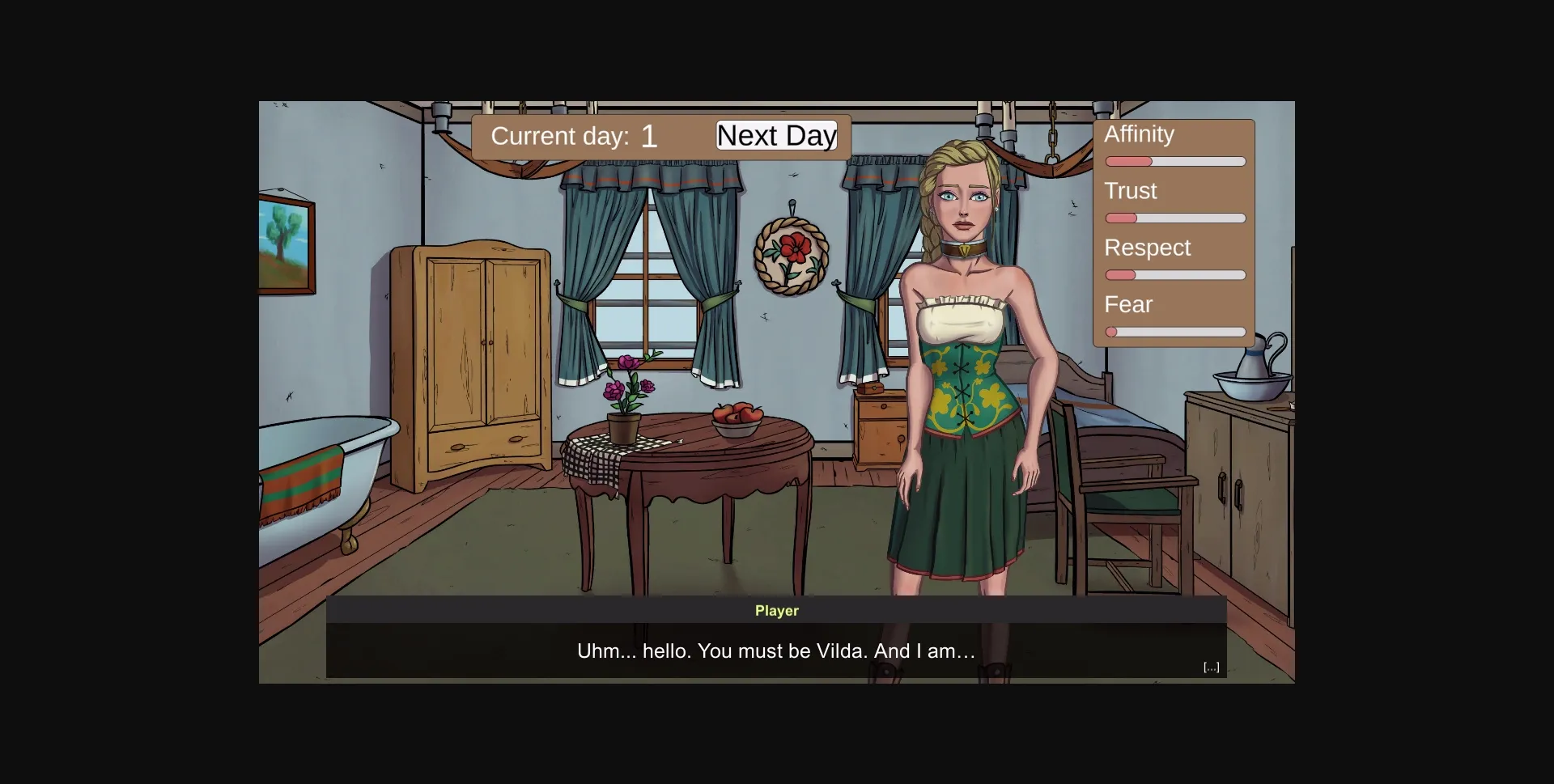The width and height of the screenshot is (1554, 784).
Task: Click the [...] continue indicator in dialogue box
Action: click(1210, 666)
